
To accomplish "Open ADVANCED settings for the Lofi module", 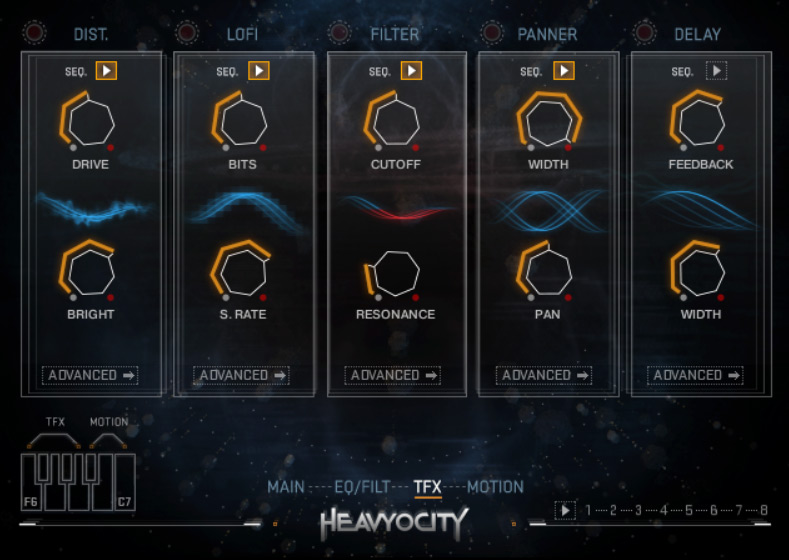I will click(241, 375).
